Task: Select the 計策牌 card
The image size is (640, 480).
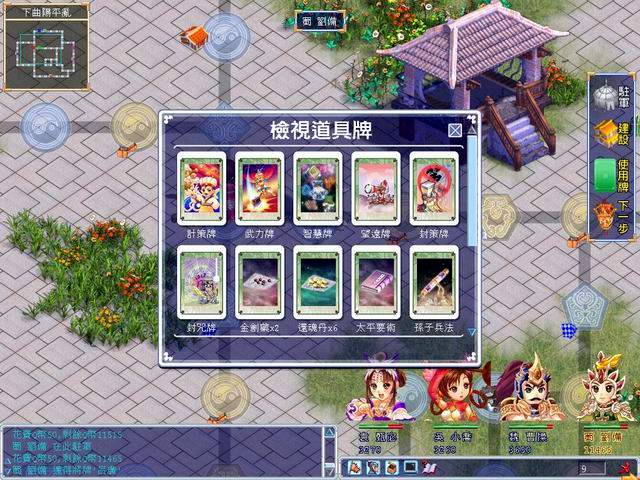Action: tap(201, 188)
